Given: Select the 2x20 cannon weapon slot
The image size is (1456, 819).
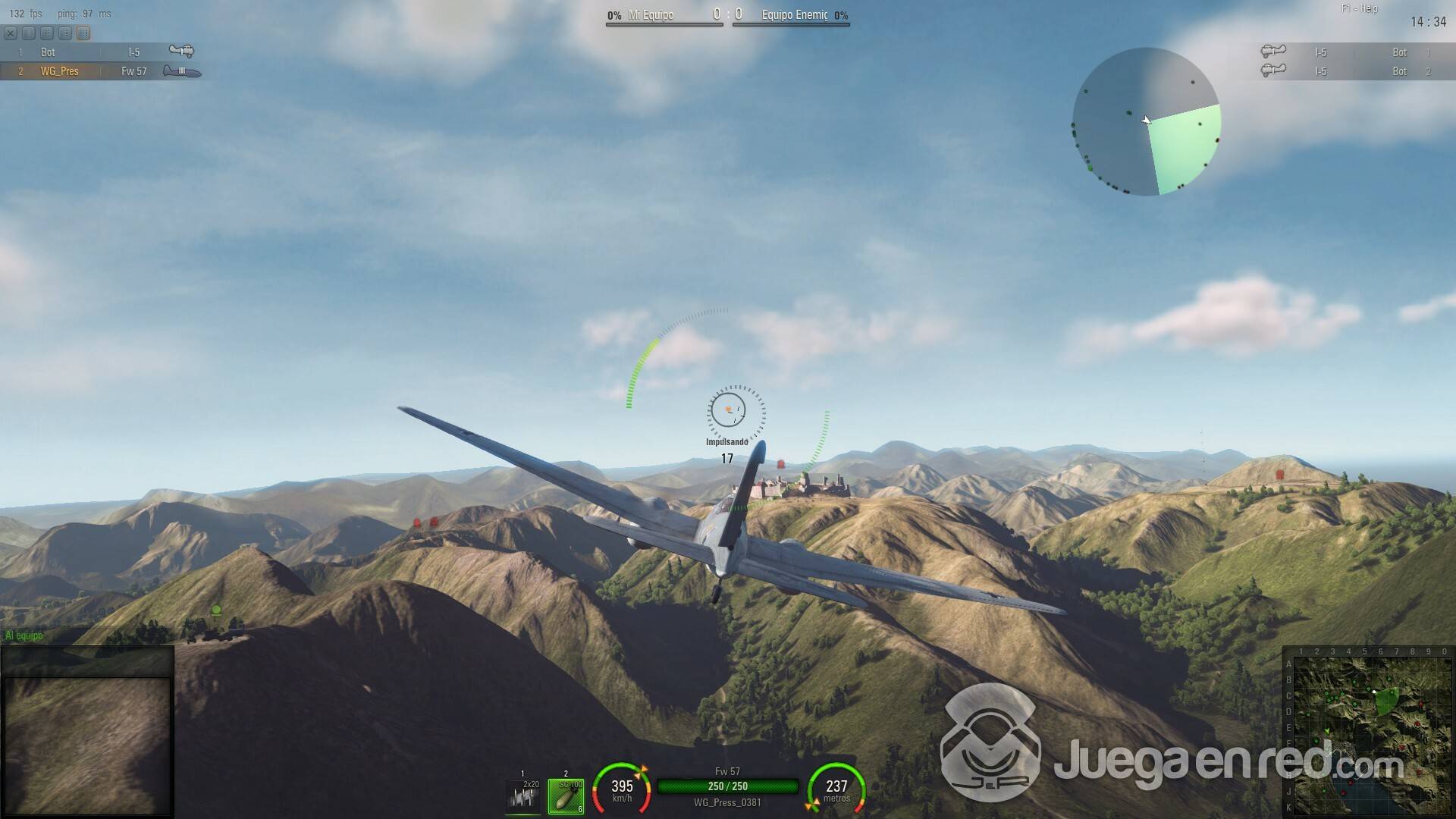Looking at the screenshot, I should click(x=522, y=795).
